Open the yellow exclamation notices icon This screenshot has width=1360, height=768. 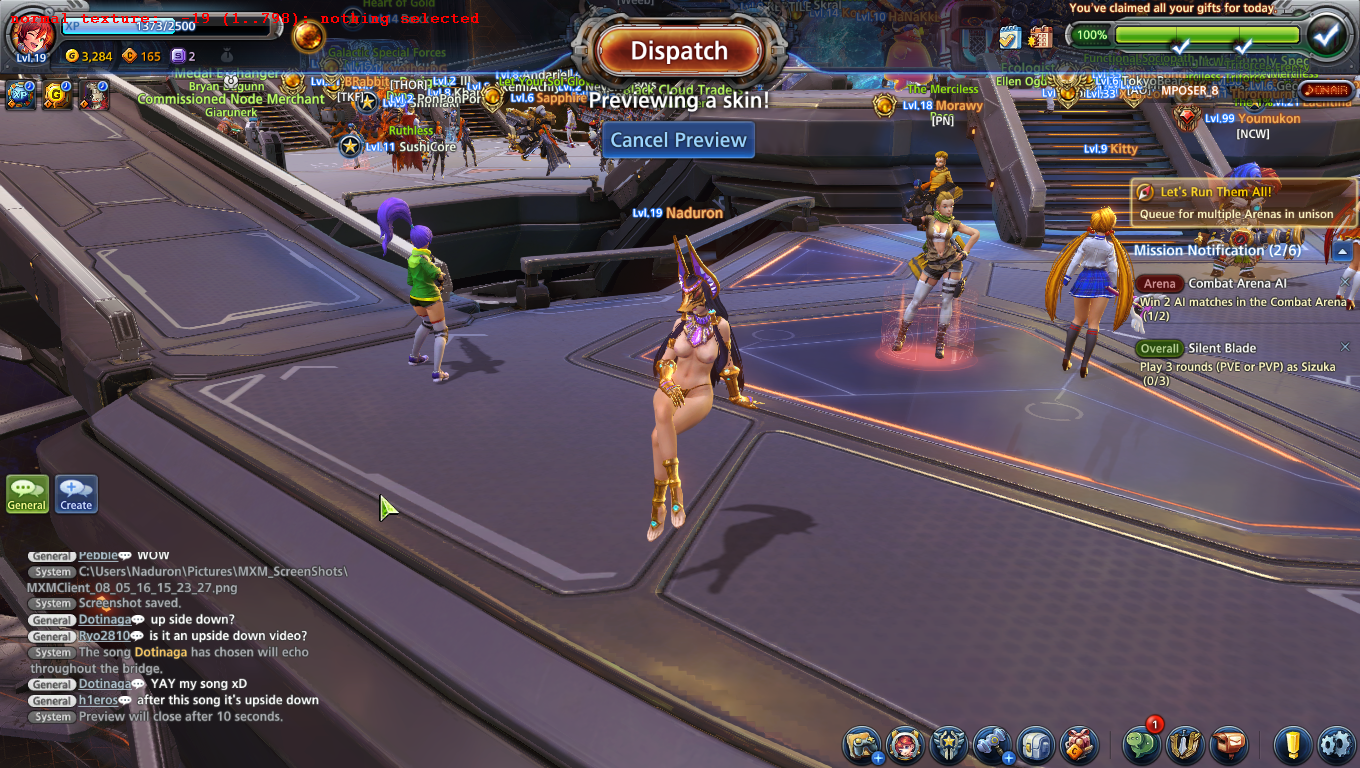point(1292,745)
